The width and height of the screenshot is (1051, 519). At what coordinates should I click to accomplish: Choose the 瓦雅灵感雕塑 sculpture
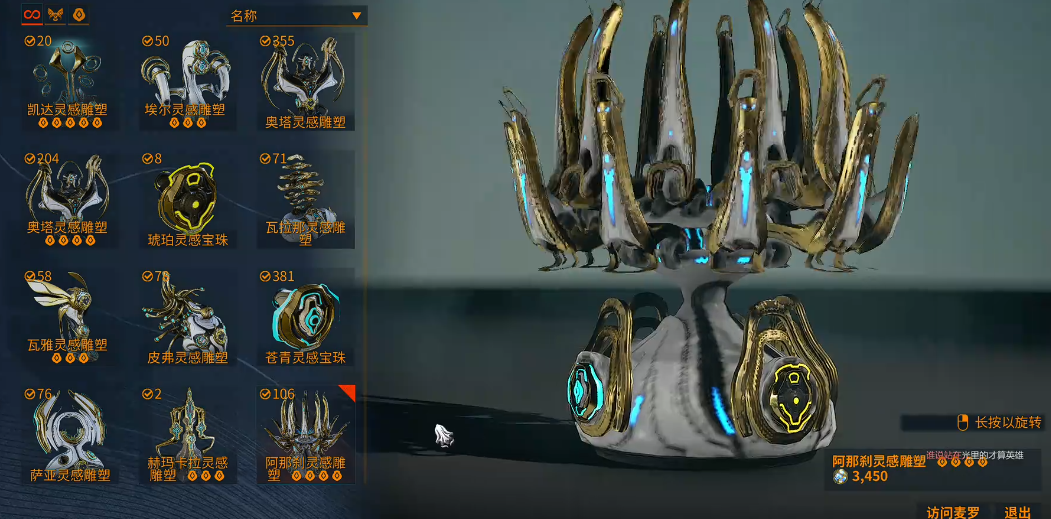click(x=69, y=316)
